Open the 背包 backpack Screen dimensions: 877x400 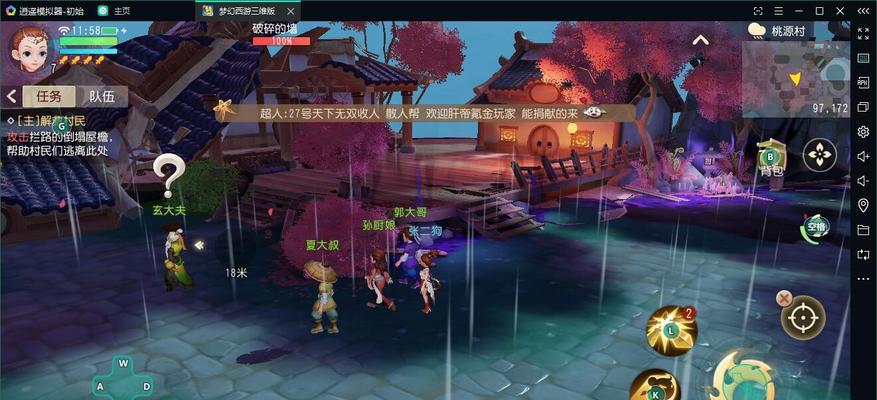pos(771,160)
